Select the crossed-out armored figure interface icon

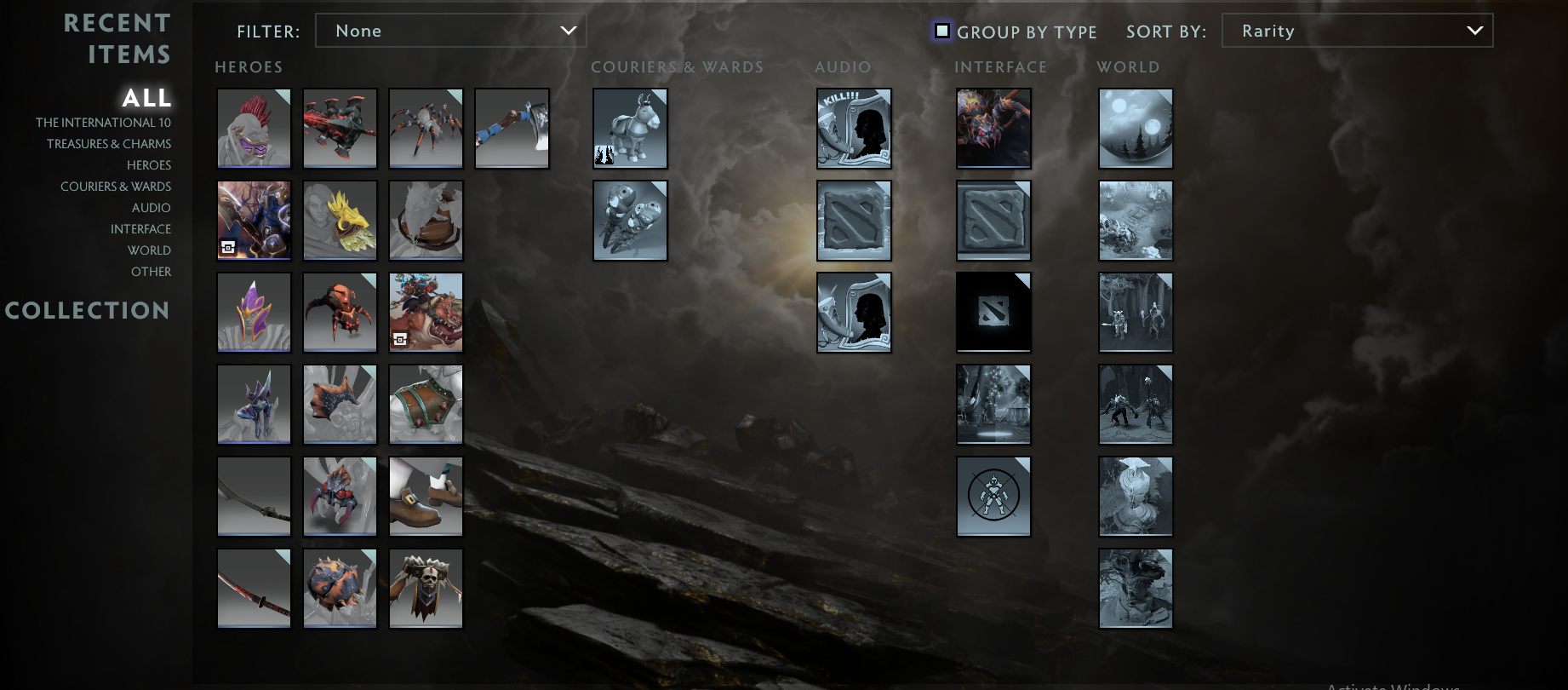[993, 496]
